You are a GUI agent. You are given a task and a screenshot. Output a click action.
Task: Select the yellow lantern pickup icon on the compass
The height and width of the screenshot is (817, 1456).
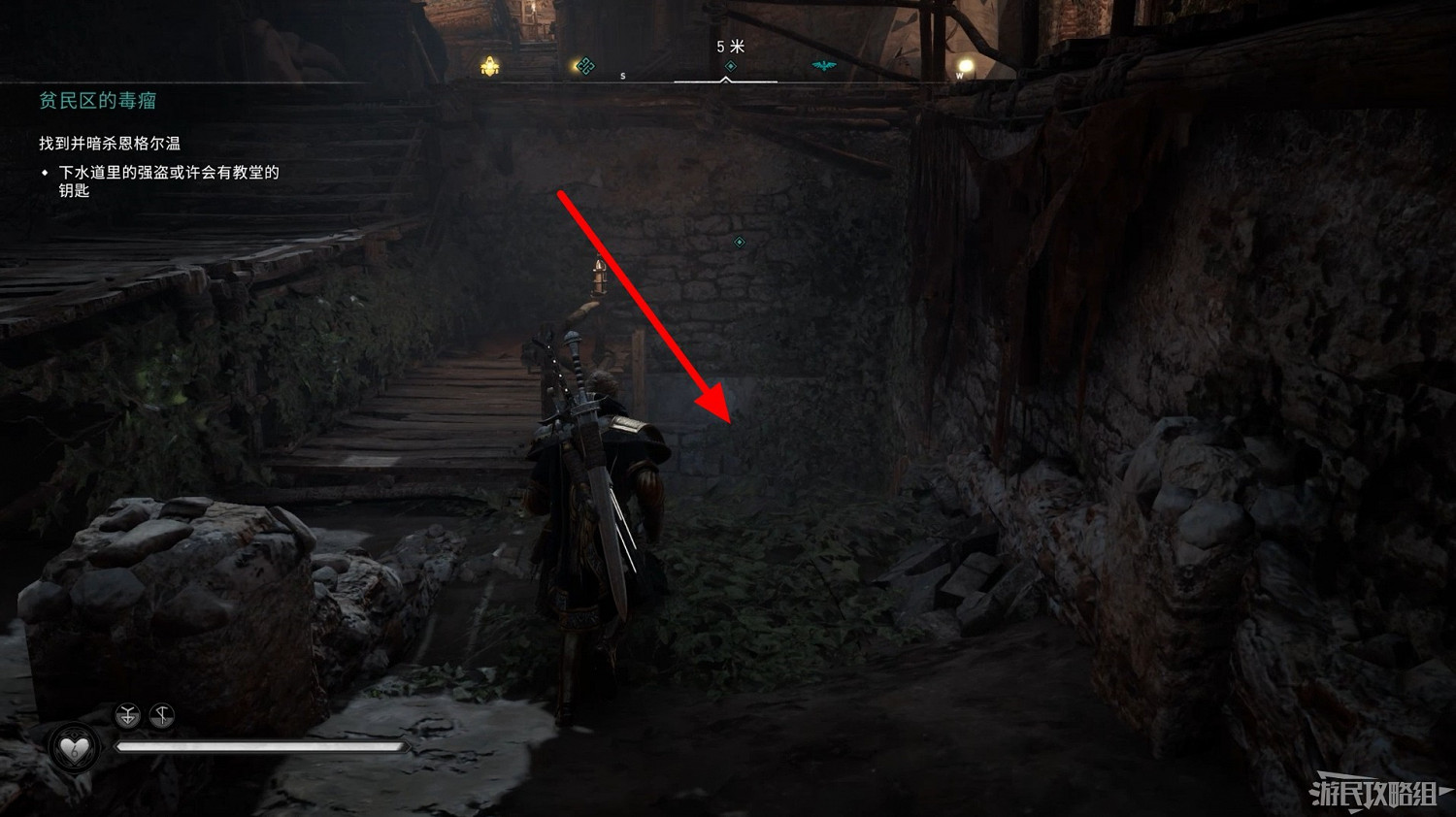tap(488, 65)
